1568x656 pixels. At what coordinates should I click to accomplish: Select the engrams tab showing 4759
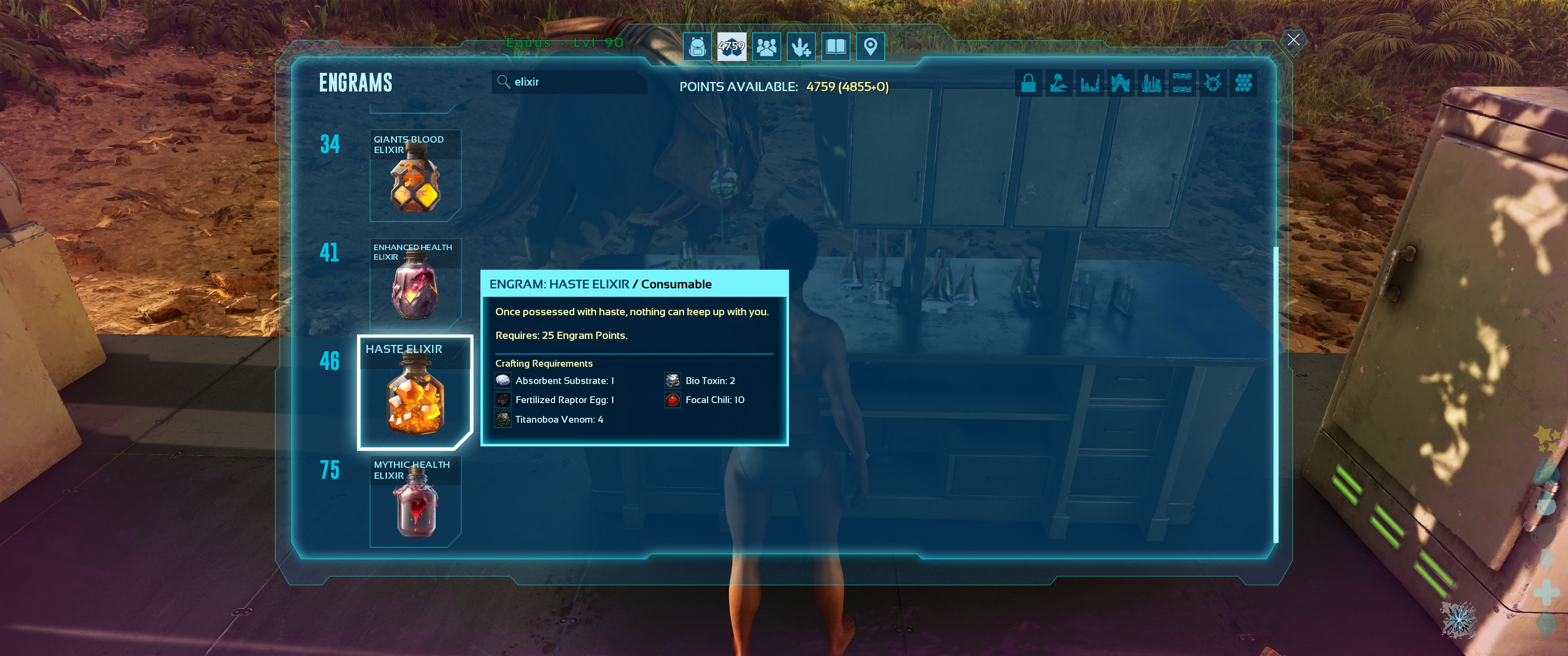click(x=731, y=46)
